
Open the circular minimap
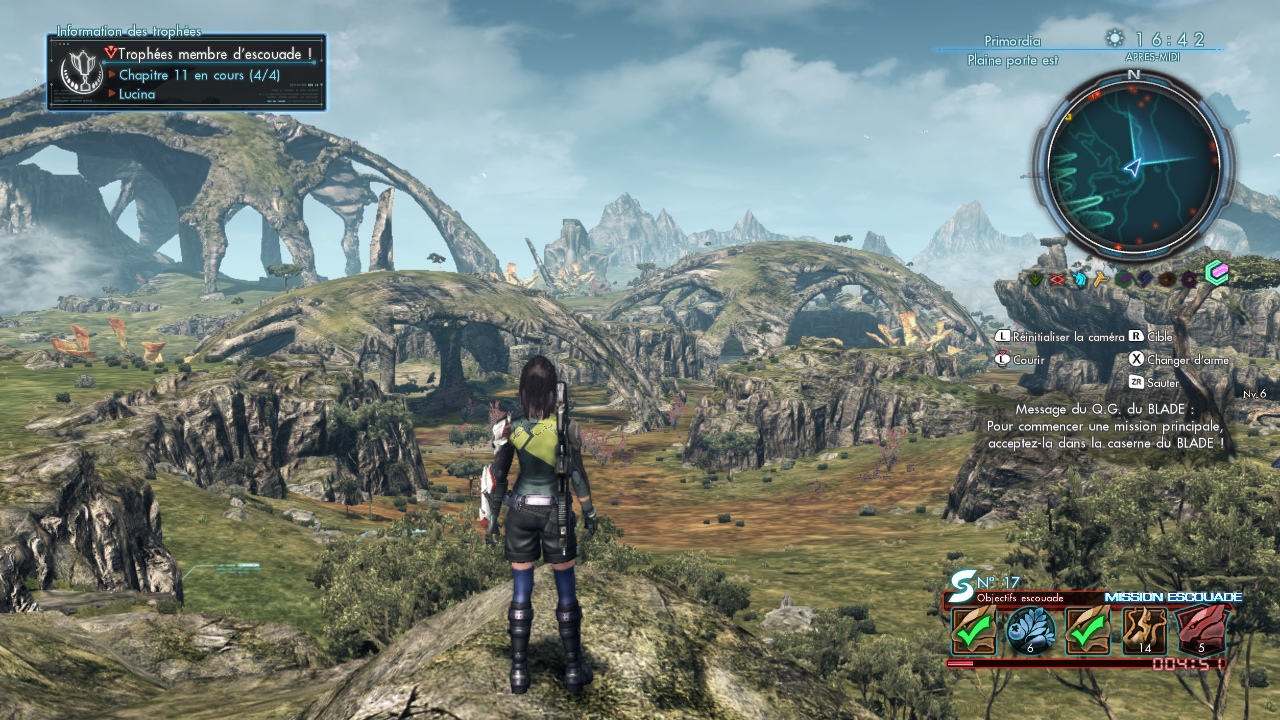point(1133,165)
